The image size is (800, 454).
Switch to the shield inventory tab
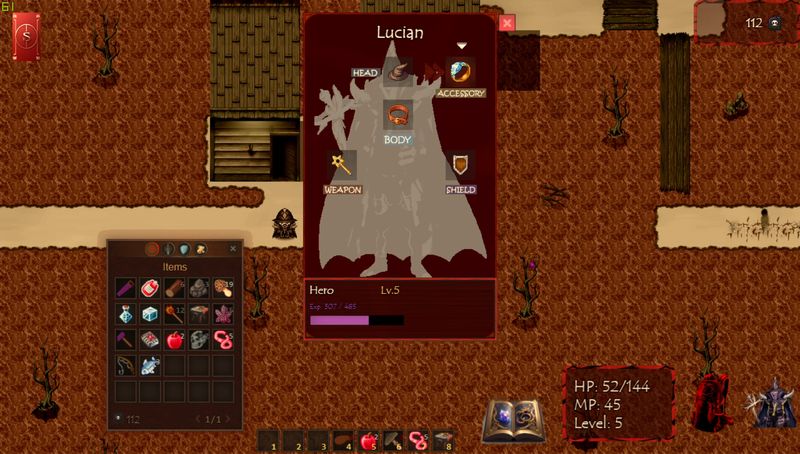coord(184,248)
